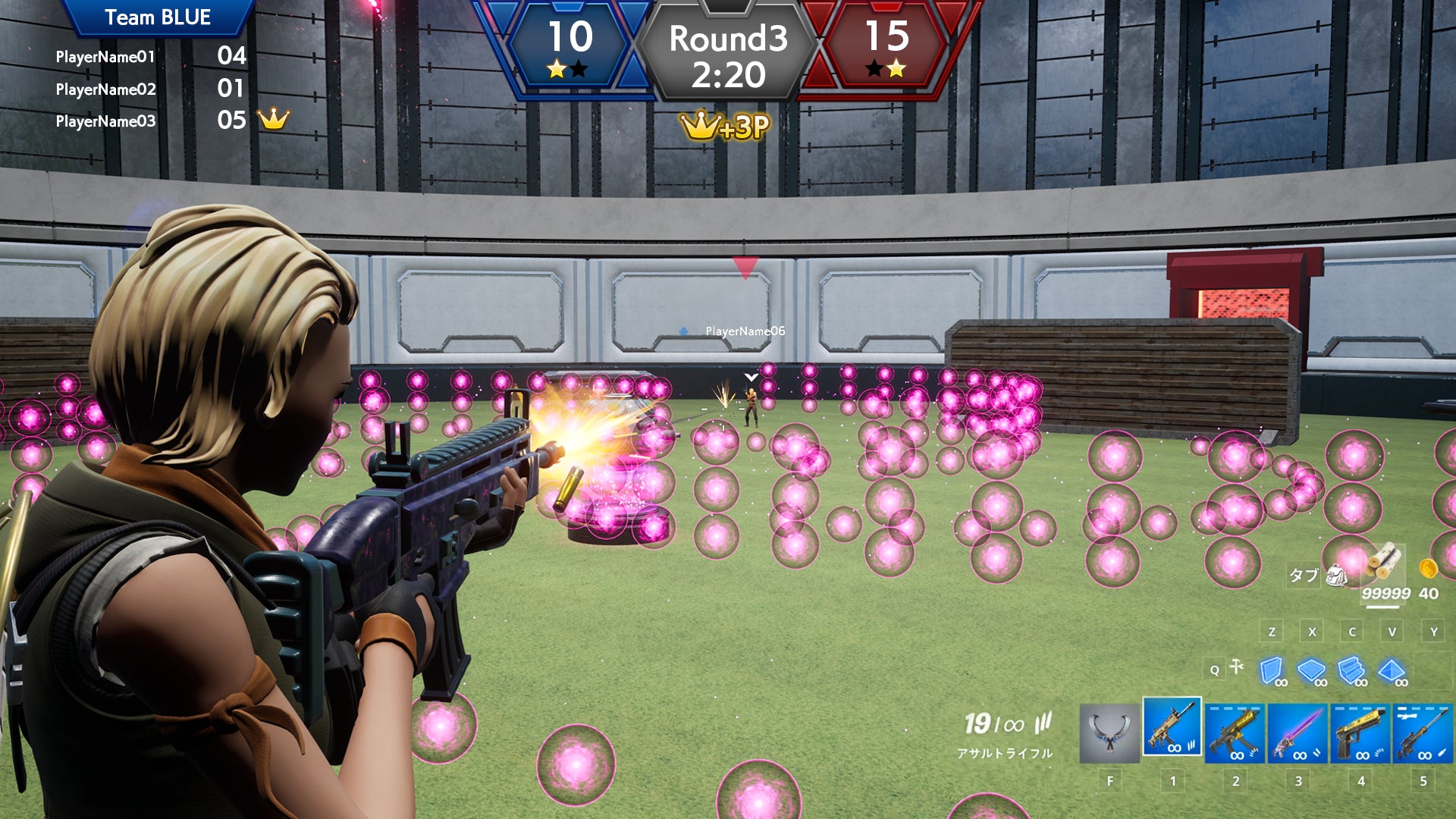Equip the purple sword weapon
This screenshot has width=1456, height=819.
coord(1298,733)
